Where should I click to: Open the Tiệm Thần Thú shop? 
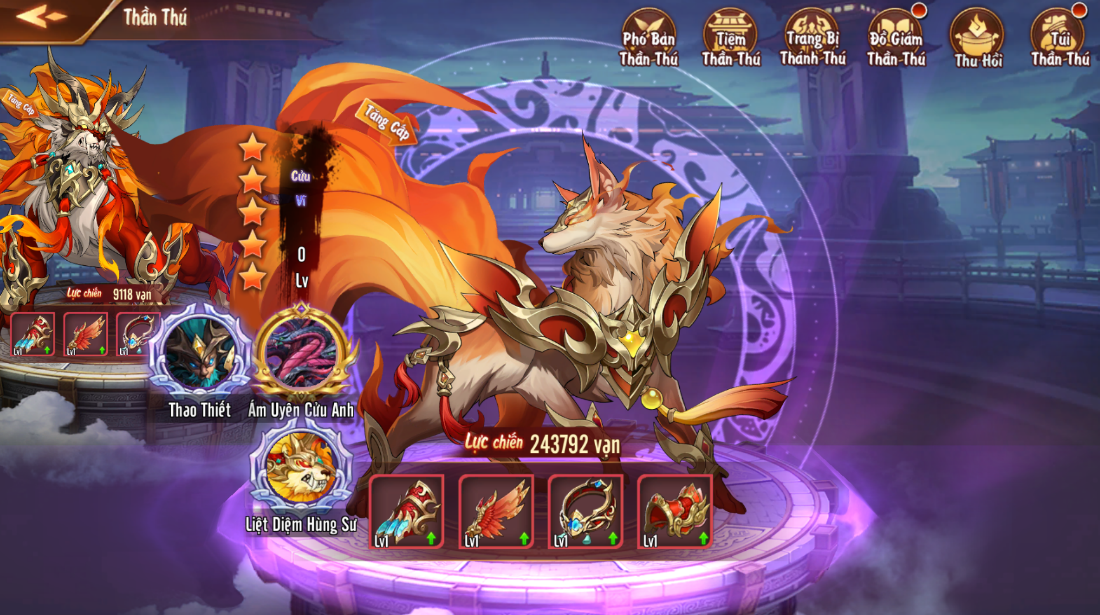pos(730,37)
